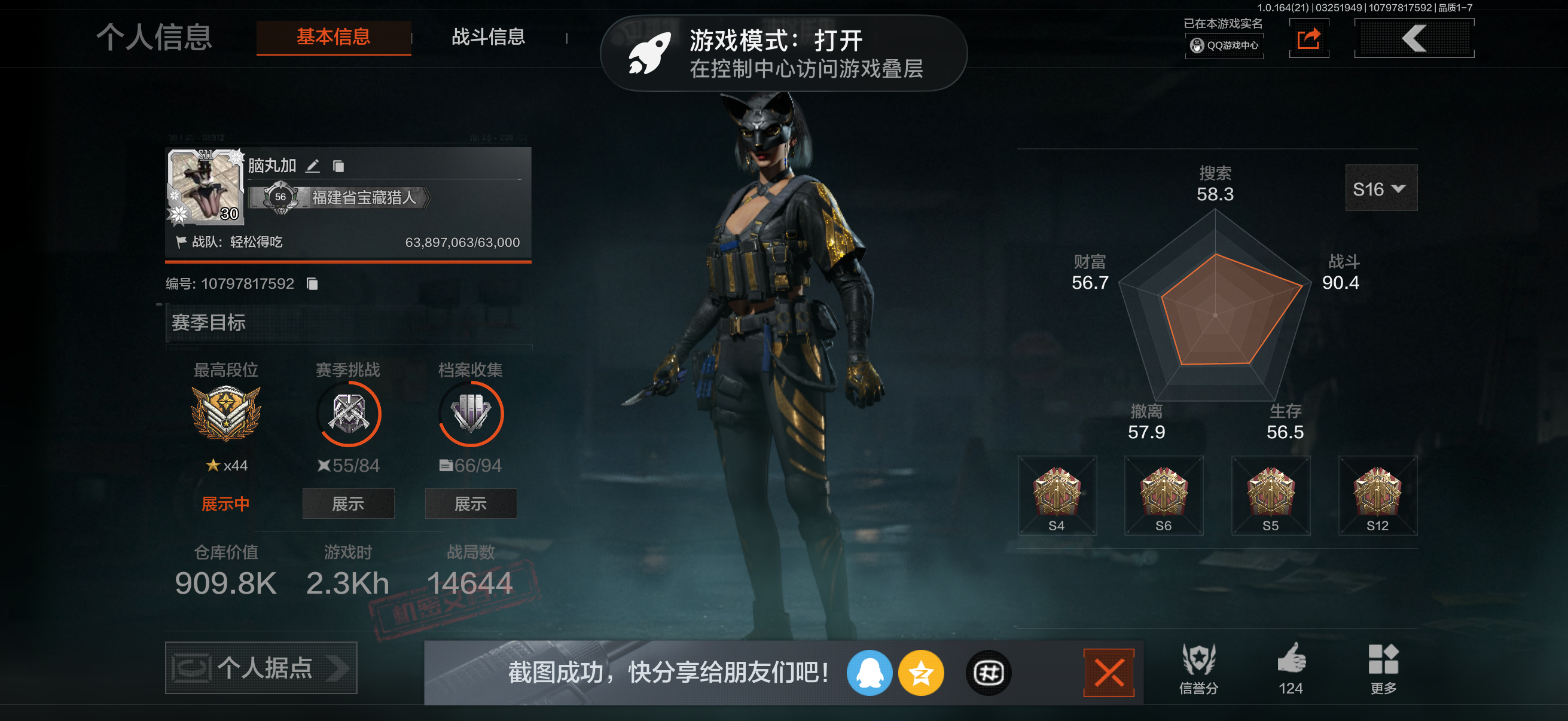
Task: Open QQ游戏中心 link
Action: coord(1224,45)
